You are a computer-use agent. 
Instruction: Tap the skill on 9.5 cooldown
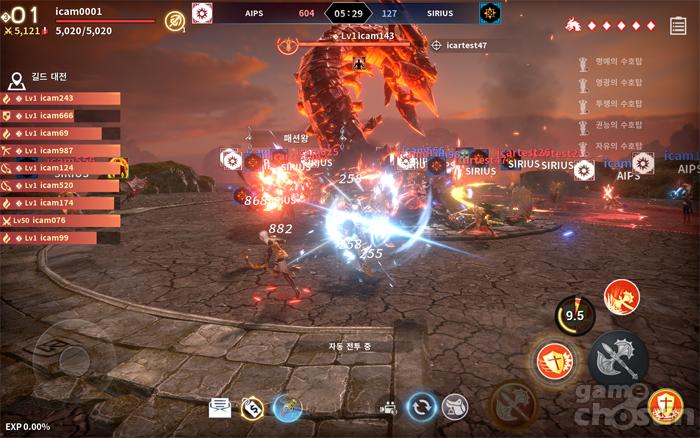[574, 315]
